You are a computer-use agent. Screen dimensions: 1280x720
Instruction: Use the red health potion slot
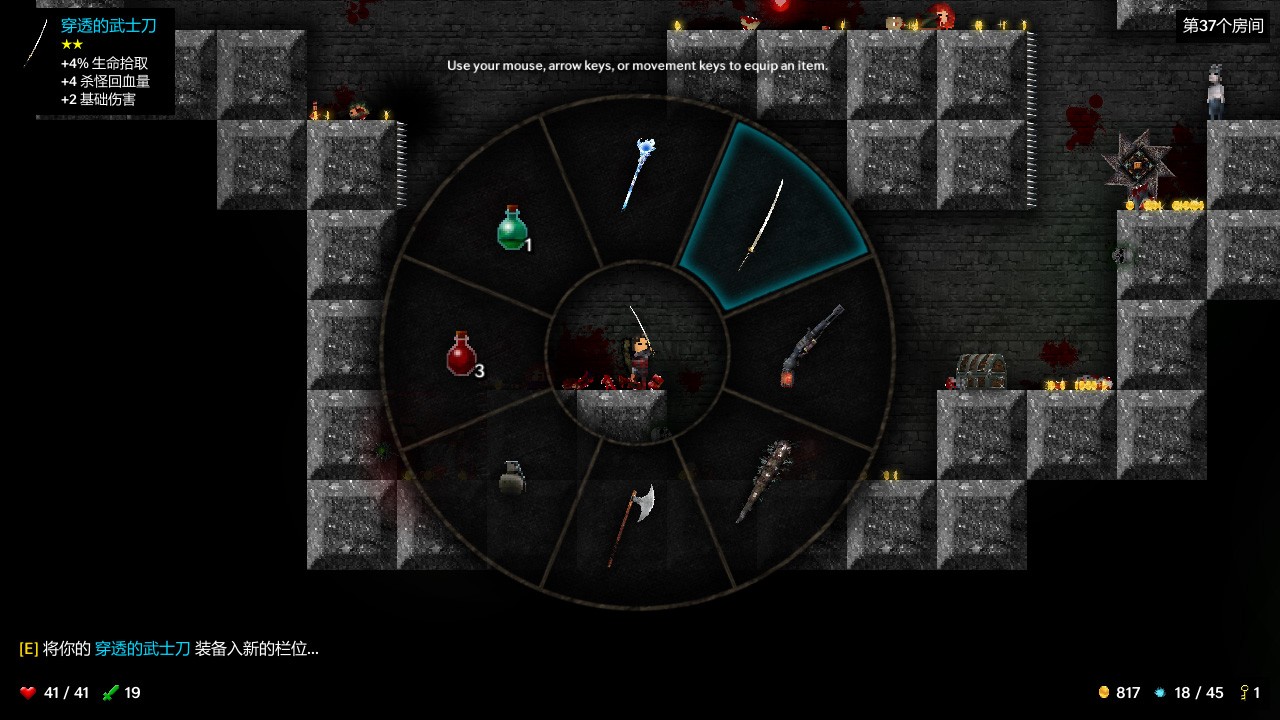click(462, 354)
